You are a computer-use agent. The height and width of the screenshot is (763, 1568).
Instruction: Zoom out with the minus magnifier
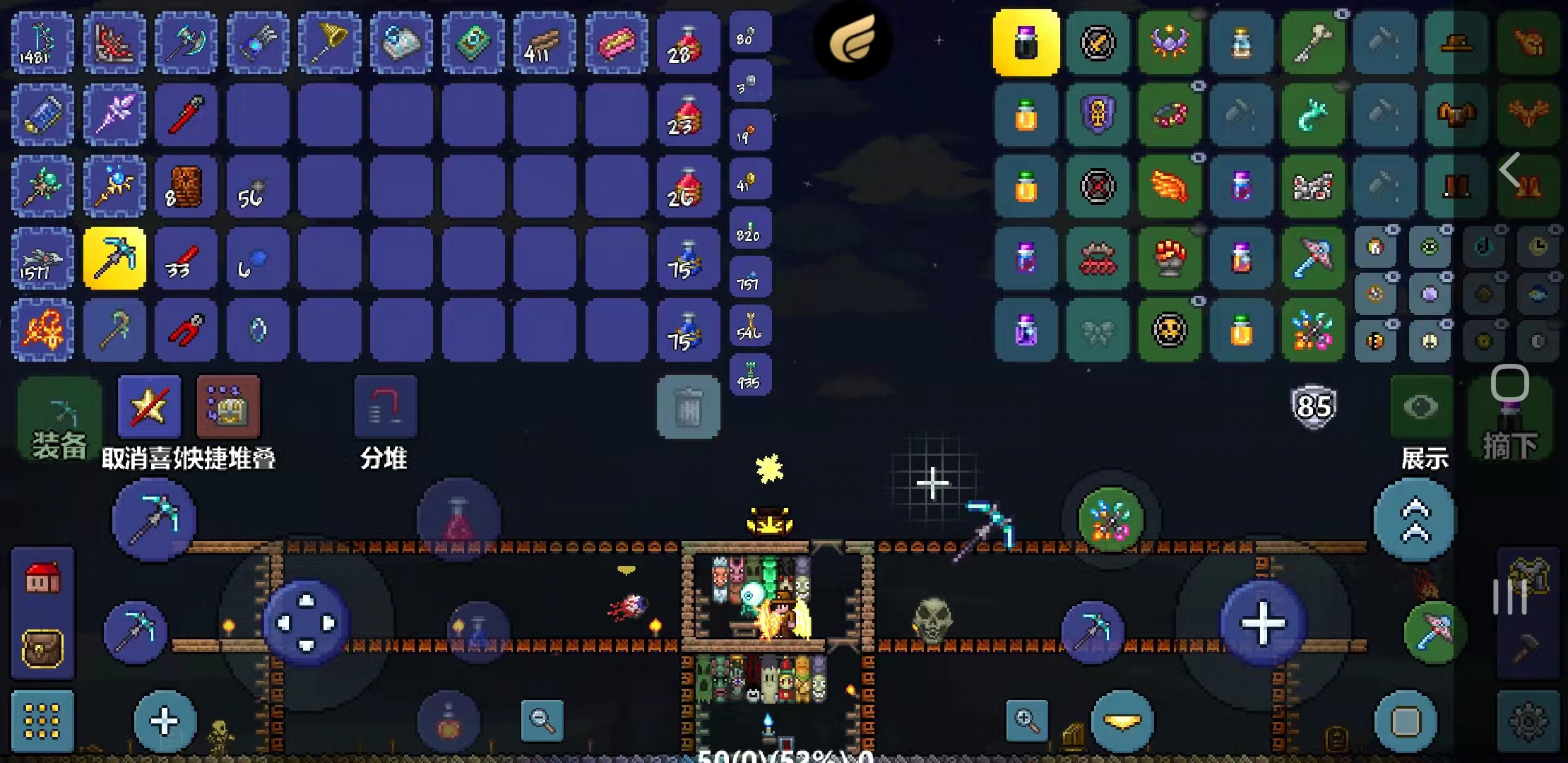point(542,720)
